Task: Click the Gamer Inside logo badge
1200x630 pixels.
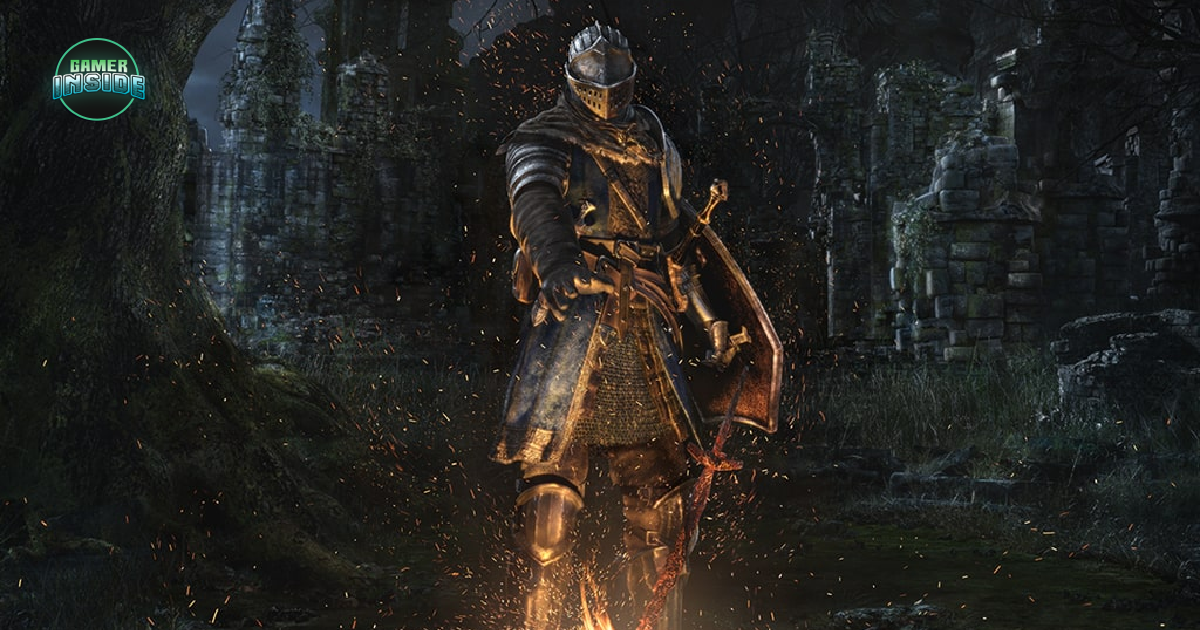Action: (99, 79)
